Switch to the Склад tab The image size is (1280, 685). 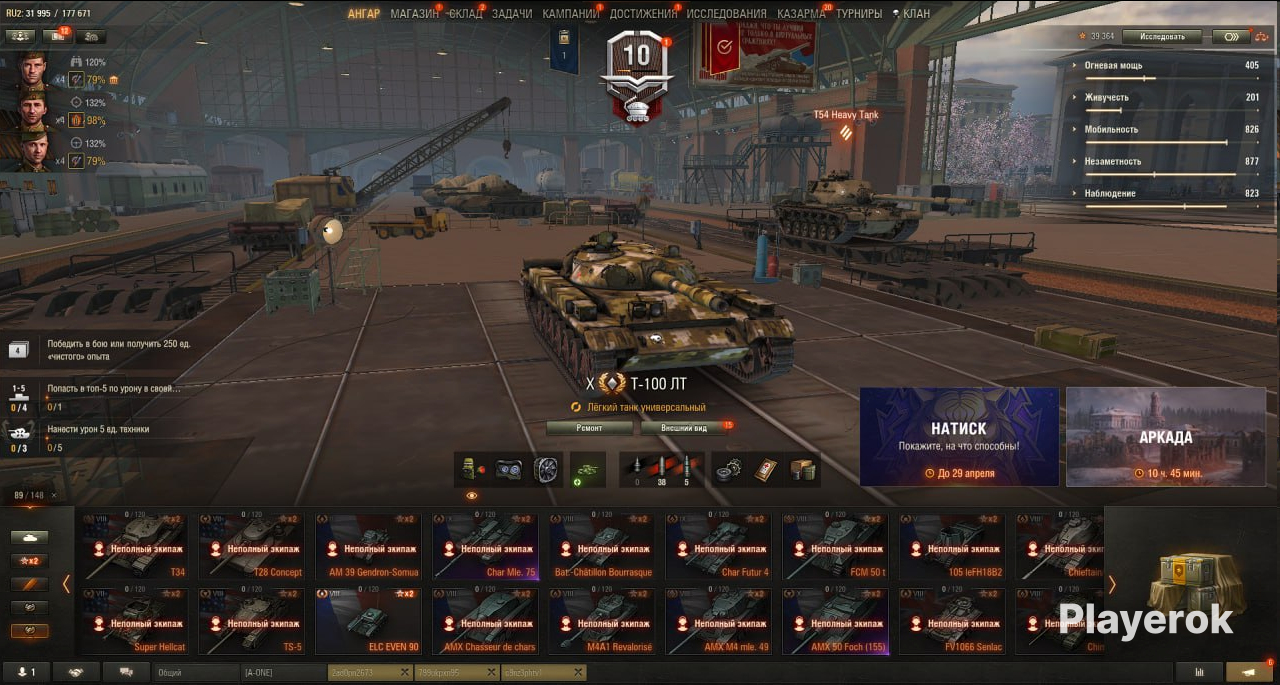pos(465,14)
